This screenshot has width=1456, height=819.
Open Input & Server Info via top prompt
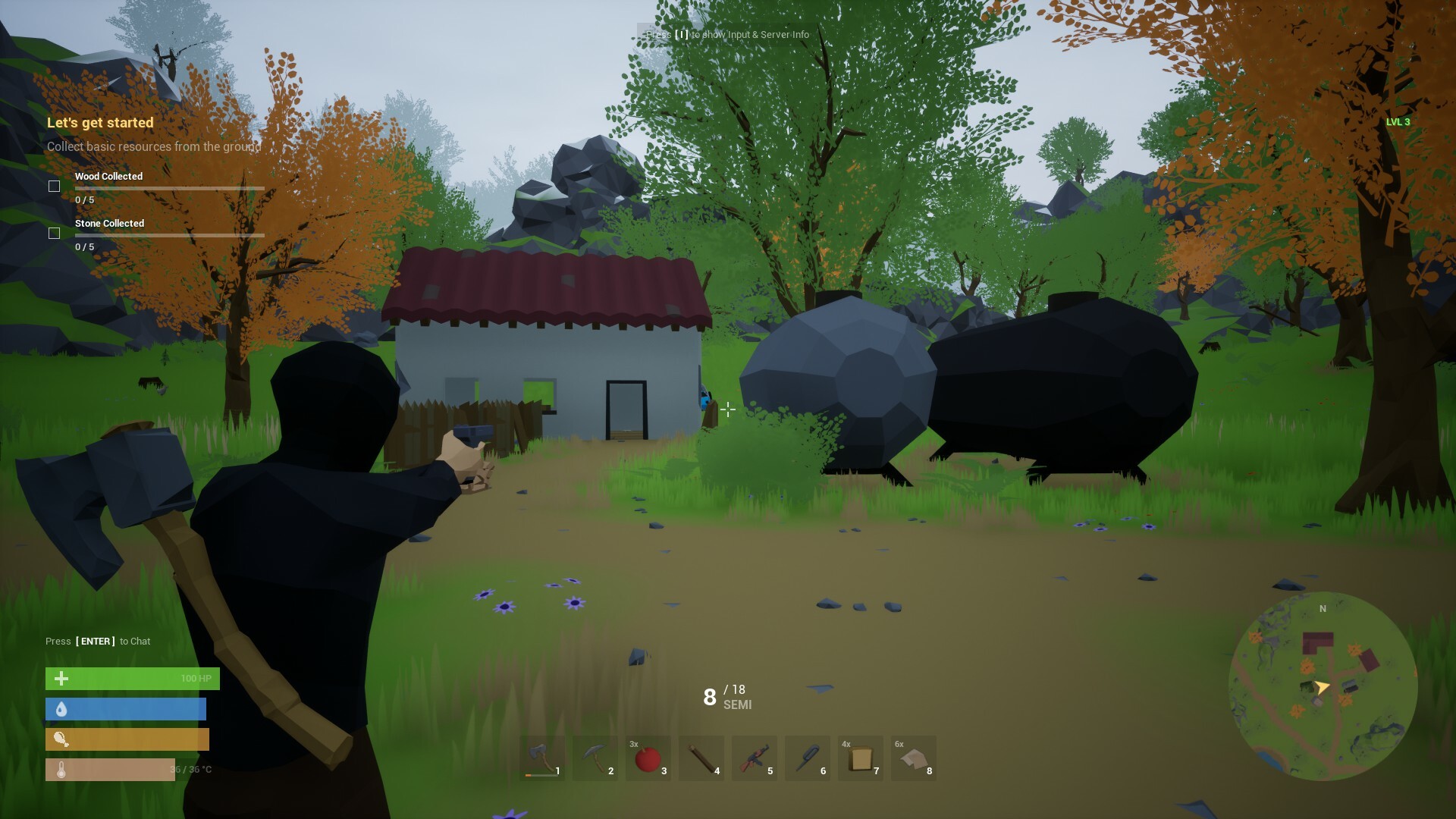(725, 35)
